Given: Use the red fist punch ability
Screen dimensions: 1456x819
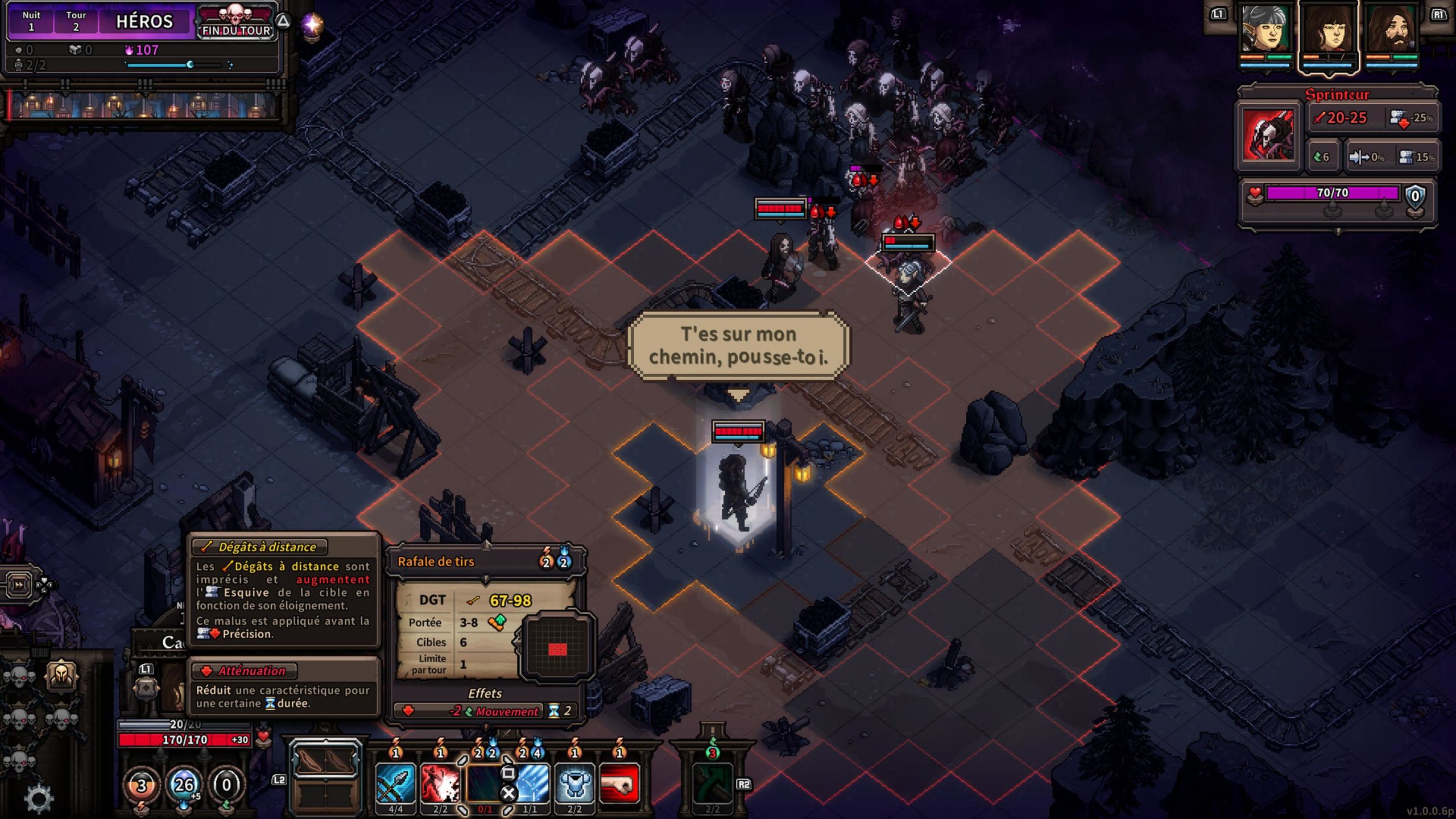Looking at the screenshot, I should coord(619,783).
